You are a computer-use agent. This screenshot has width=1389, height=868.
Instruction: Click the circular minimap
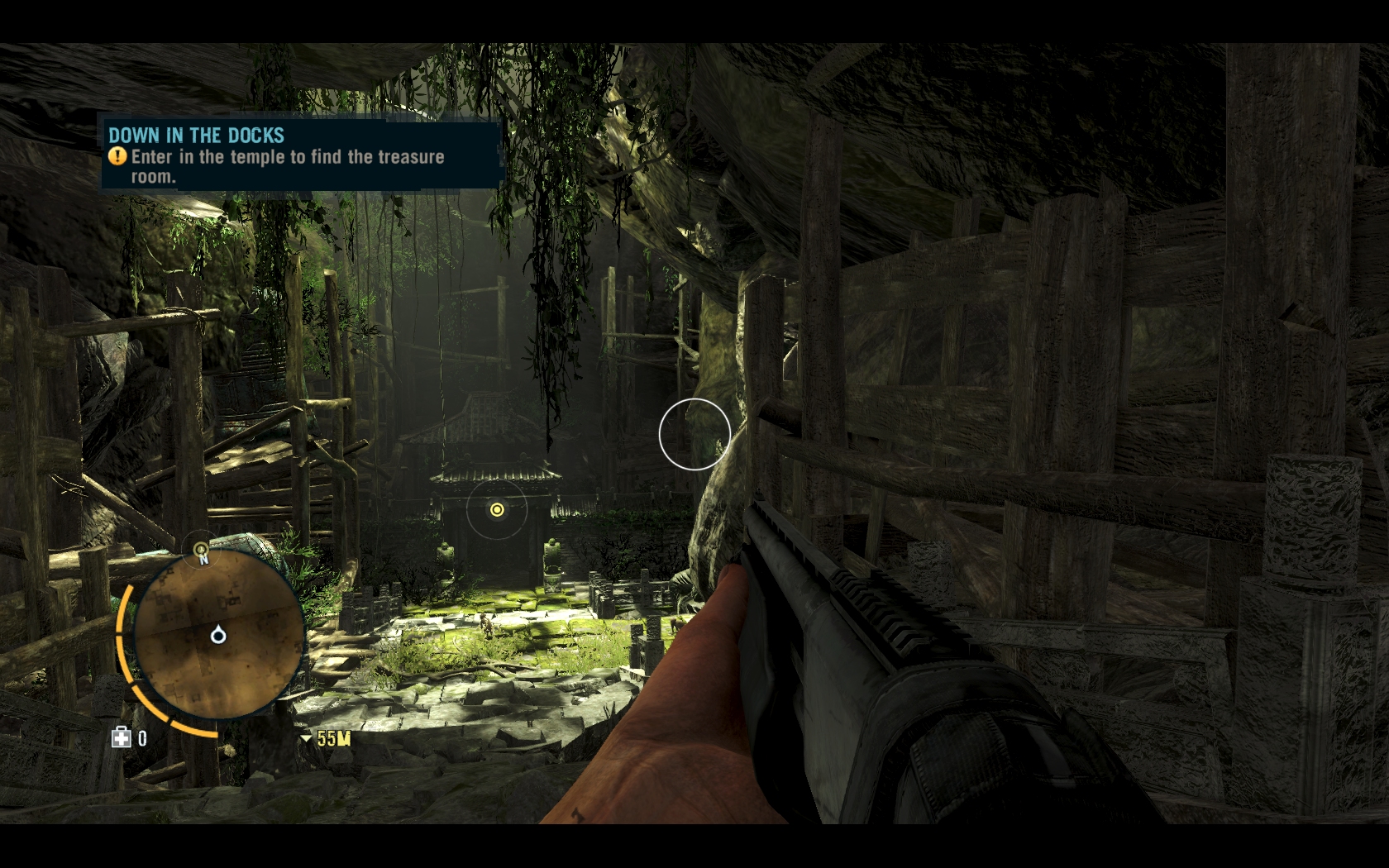[218, 635]
